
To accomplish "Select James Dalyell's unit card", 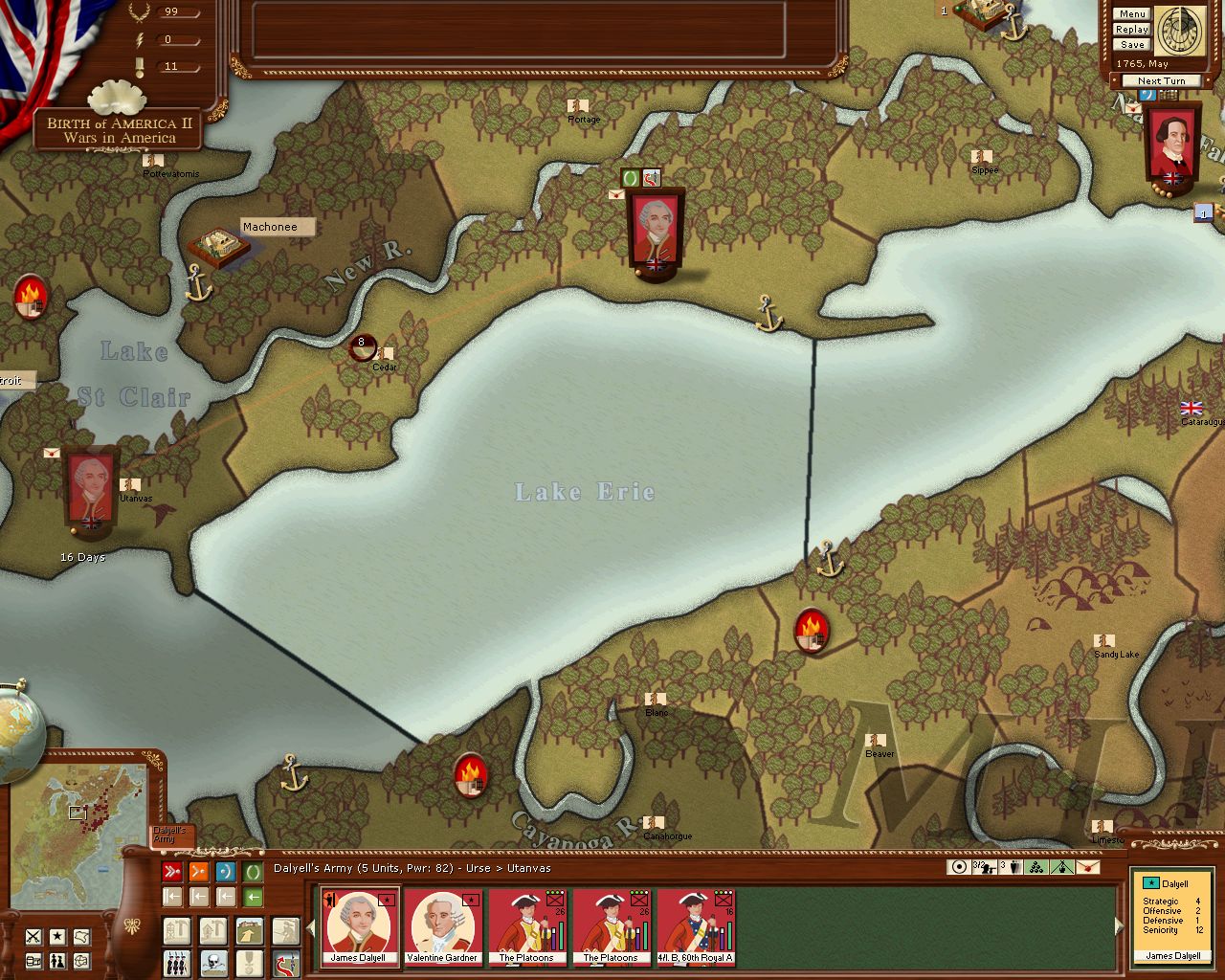I will [x=359, y=926].
